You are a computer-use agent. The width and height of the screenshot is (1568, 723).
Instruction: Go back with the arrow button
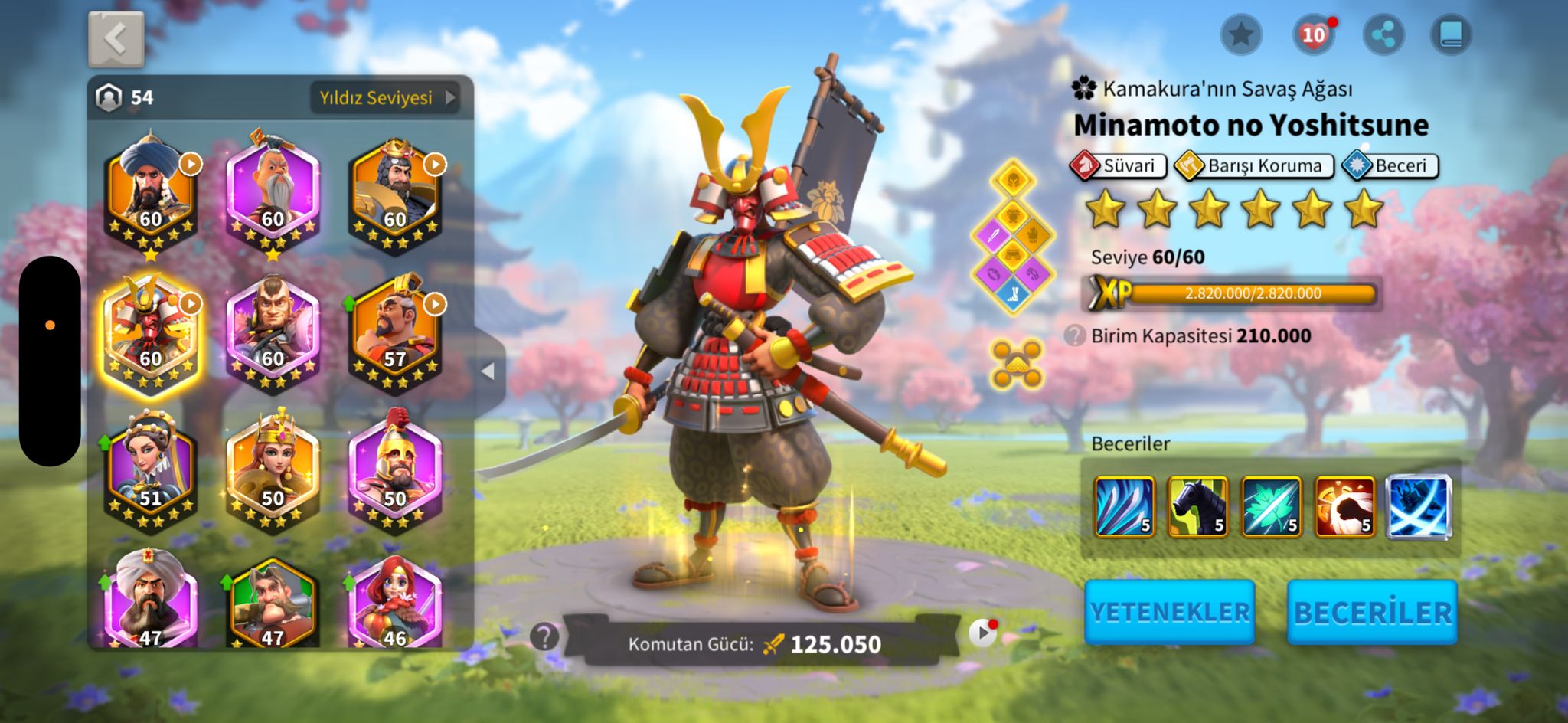116,39
